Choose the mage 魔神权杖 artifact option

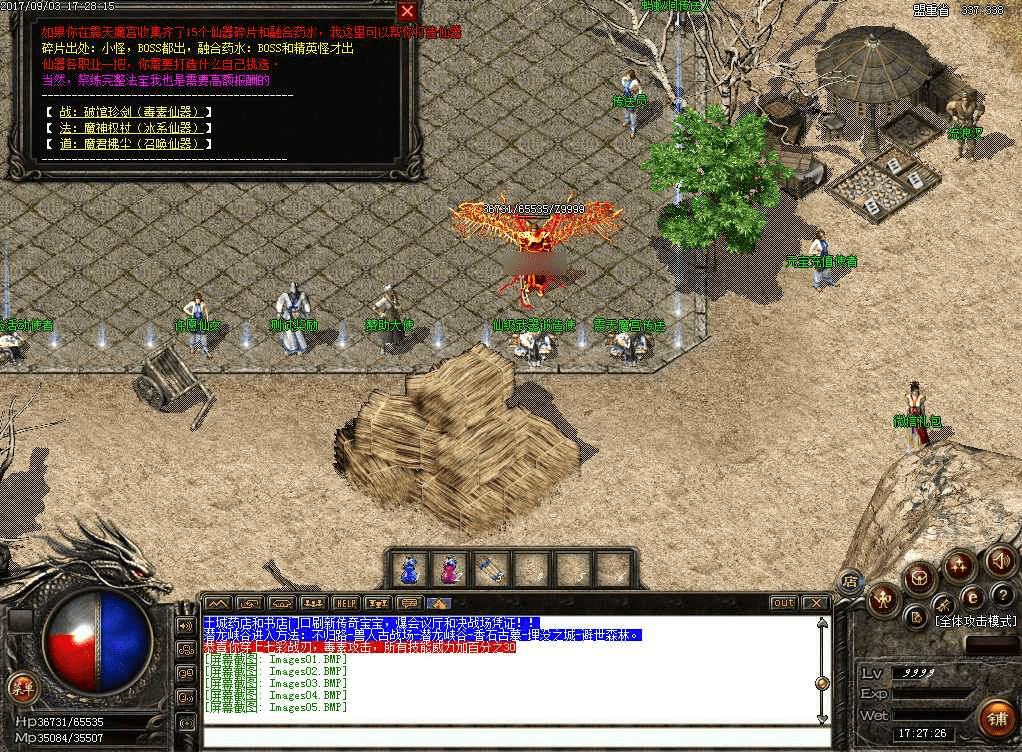click(129, 127)
